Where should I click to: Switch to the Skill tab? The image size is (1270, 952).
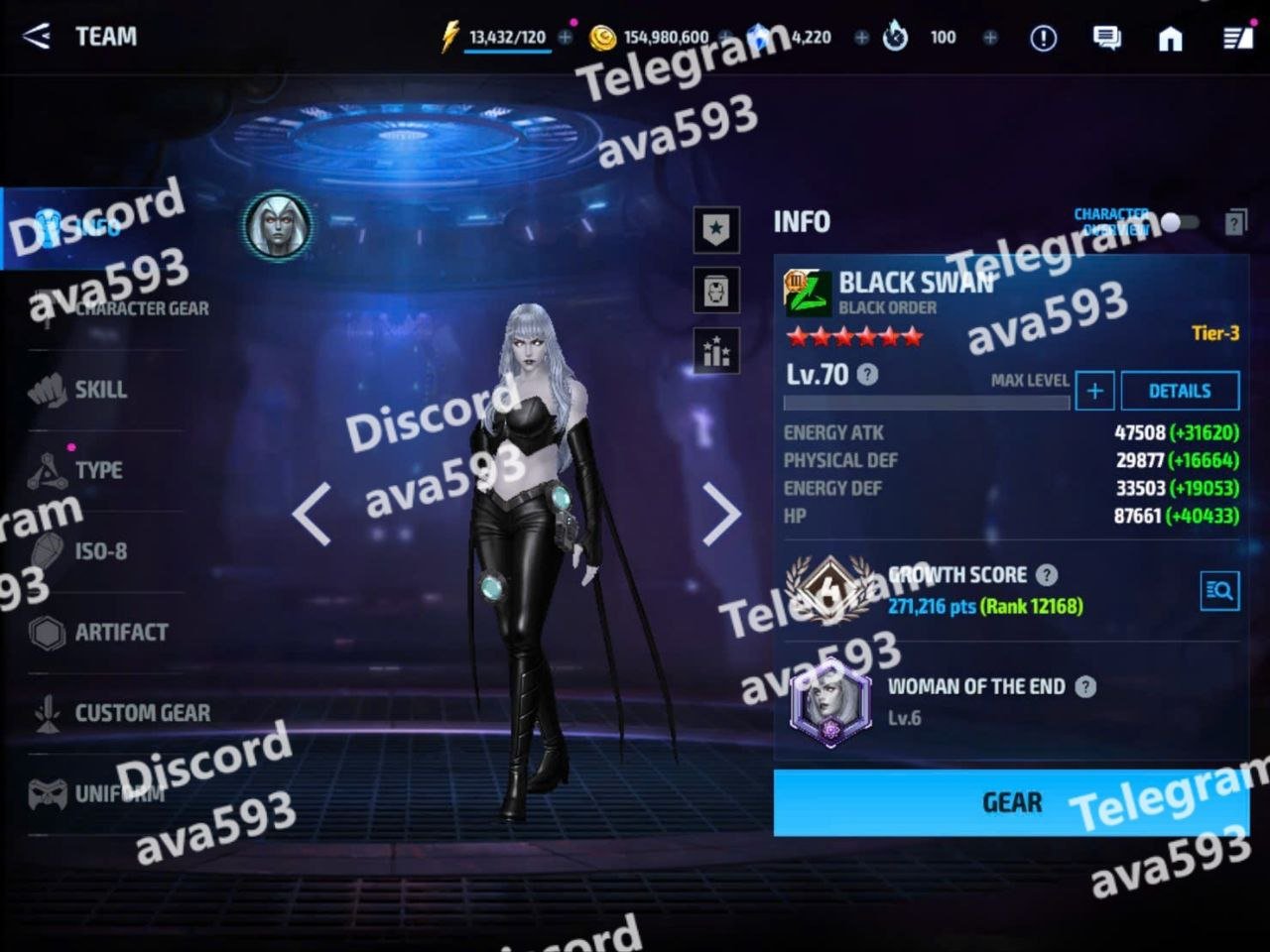point(100,390)
